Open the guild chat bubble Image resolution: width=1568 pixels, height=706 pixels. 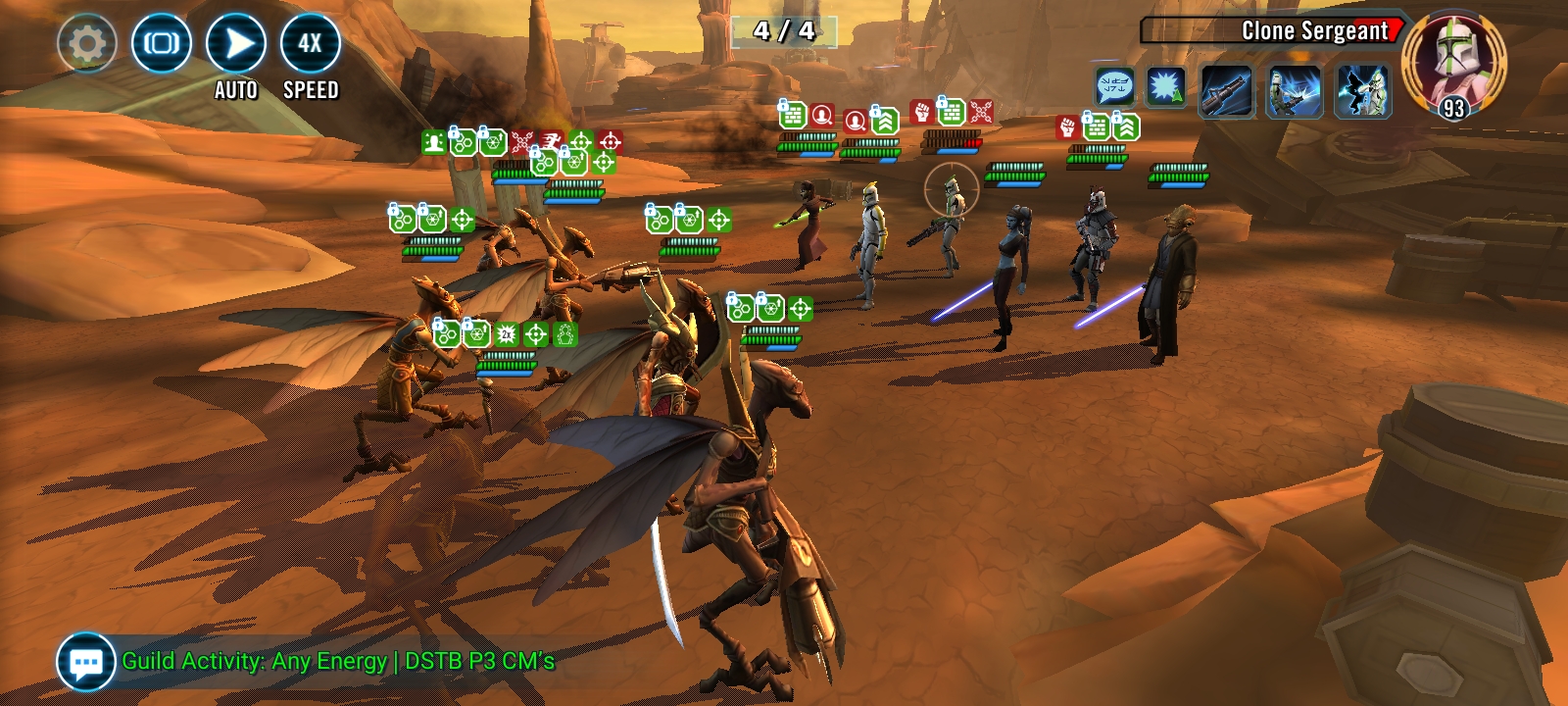point(86,662)
